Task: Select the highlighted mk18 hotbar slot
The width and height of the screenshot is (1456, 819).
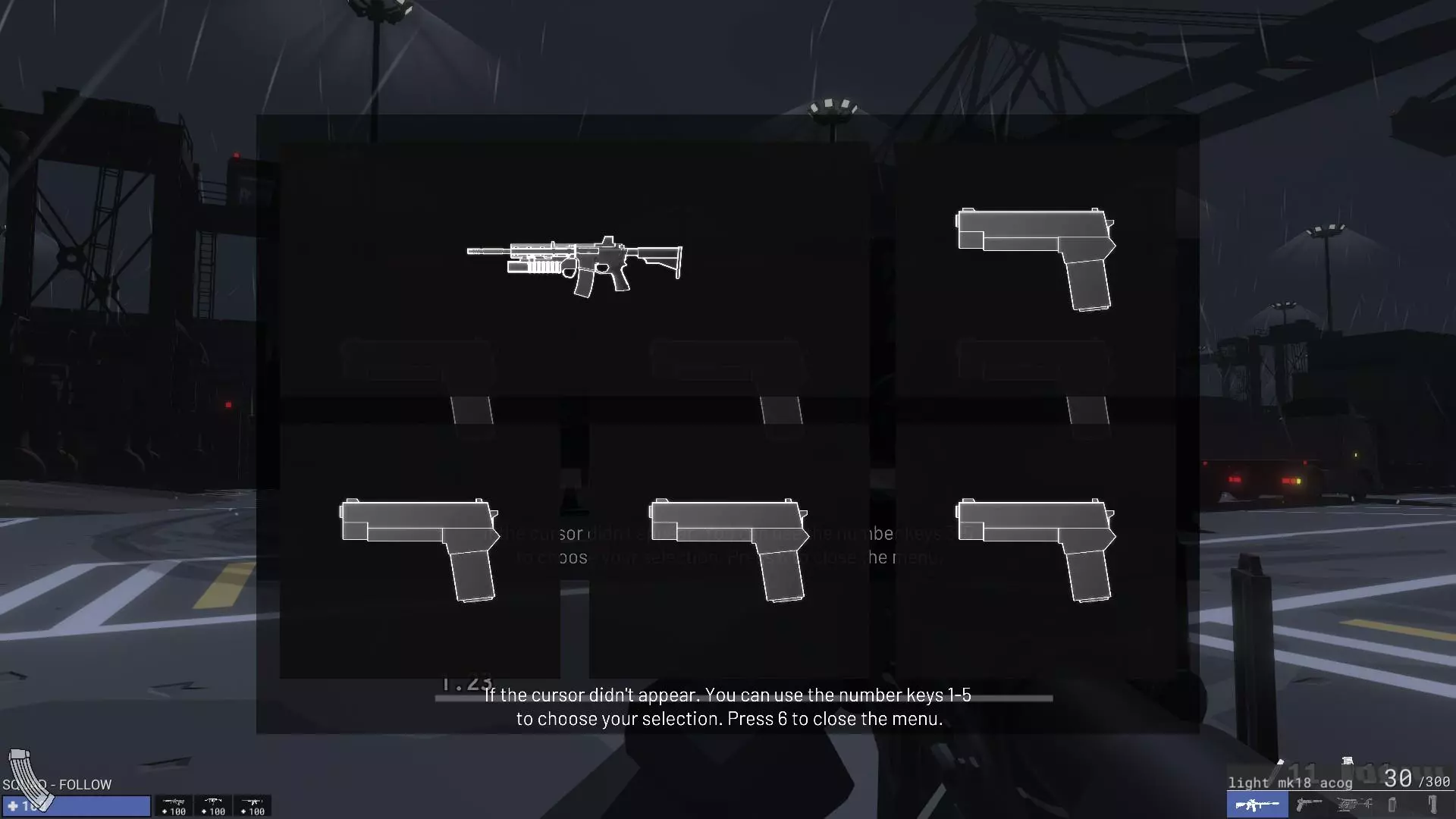Action: pyautogui.click(x=1257, y=805)
